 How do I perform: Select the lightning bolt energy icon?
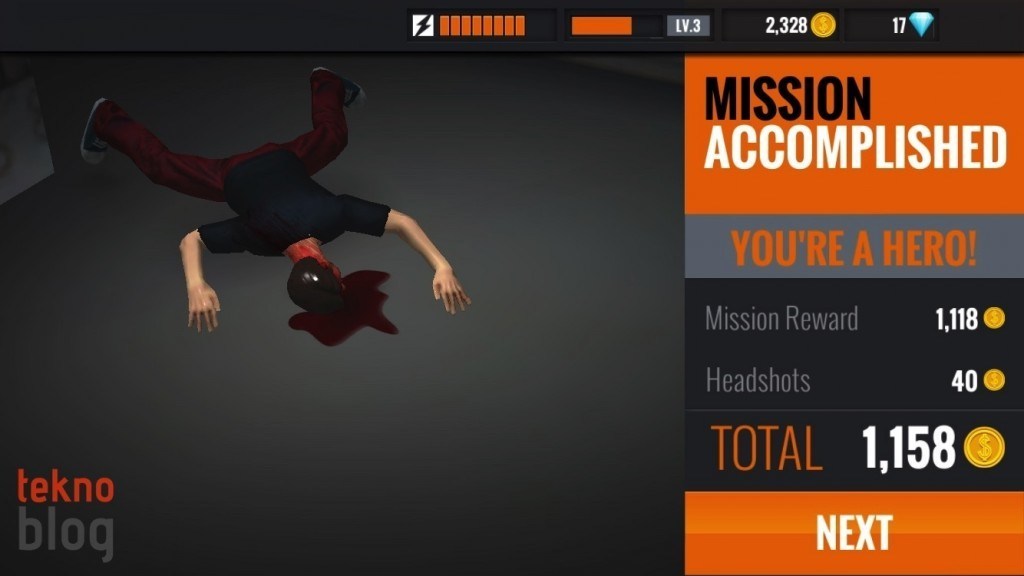click(424, 25)
